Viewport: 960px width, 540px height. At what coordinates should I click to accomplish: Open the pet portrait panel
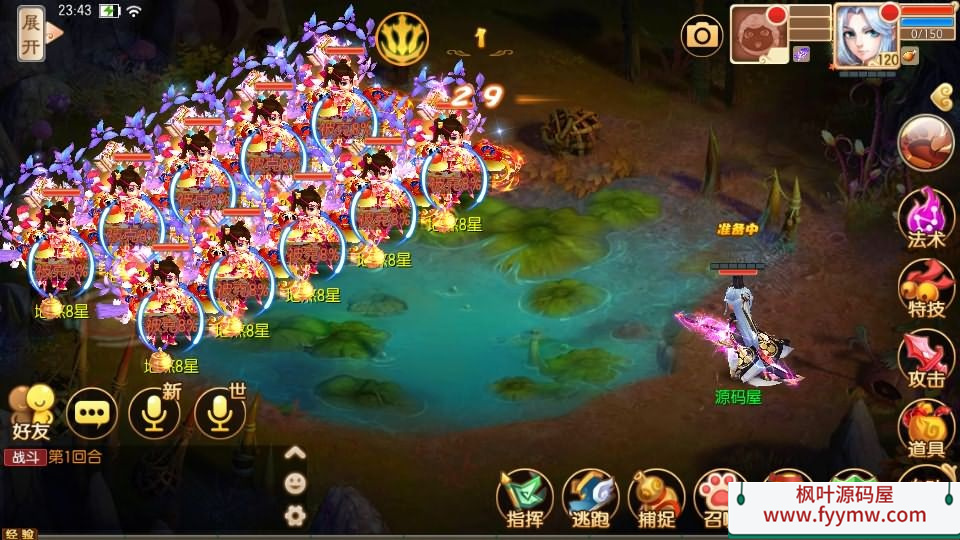pyautogui.click(x=759, y=34)
